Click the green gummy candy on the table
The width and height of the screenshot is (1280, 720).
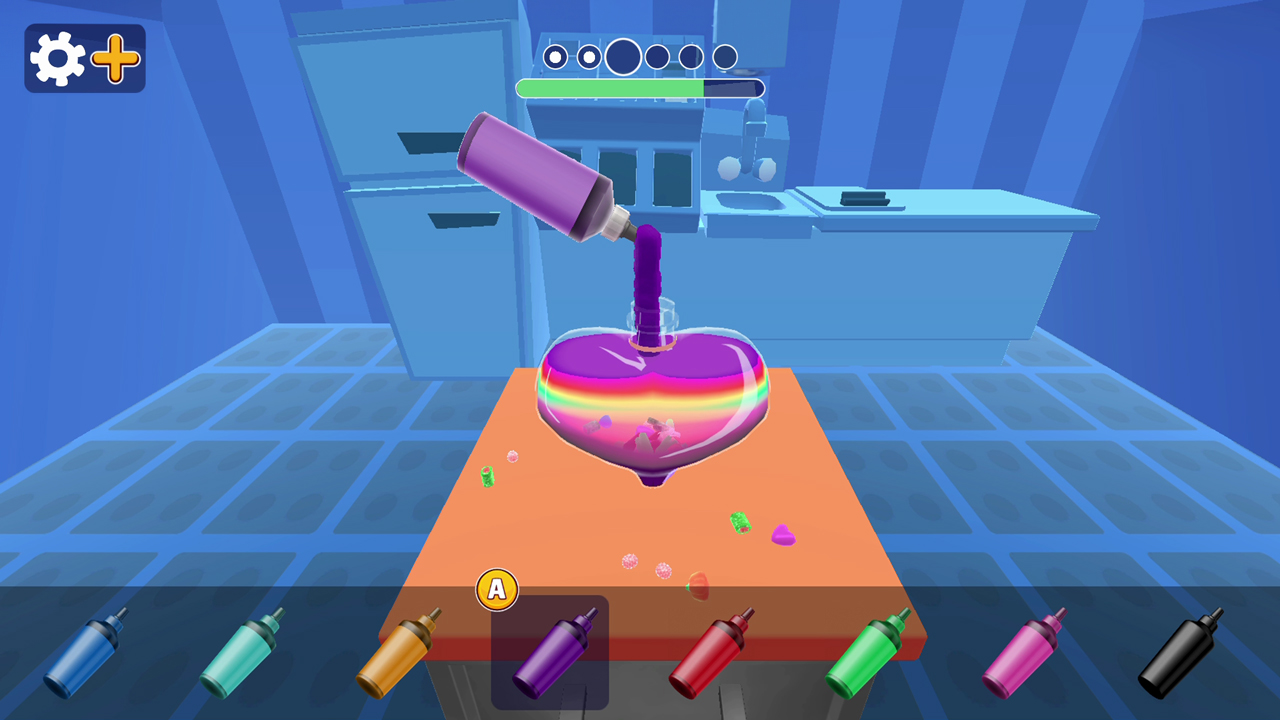click(x=742, y=521)
